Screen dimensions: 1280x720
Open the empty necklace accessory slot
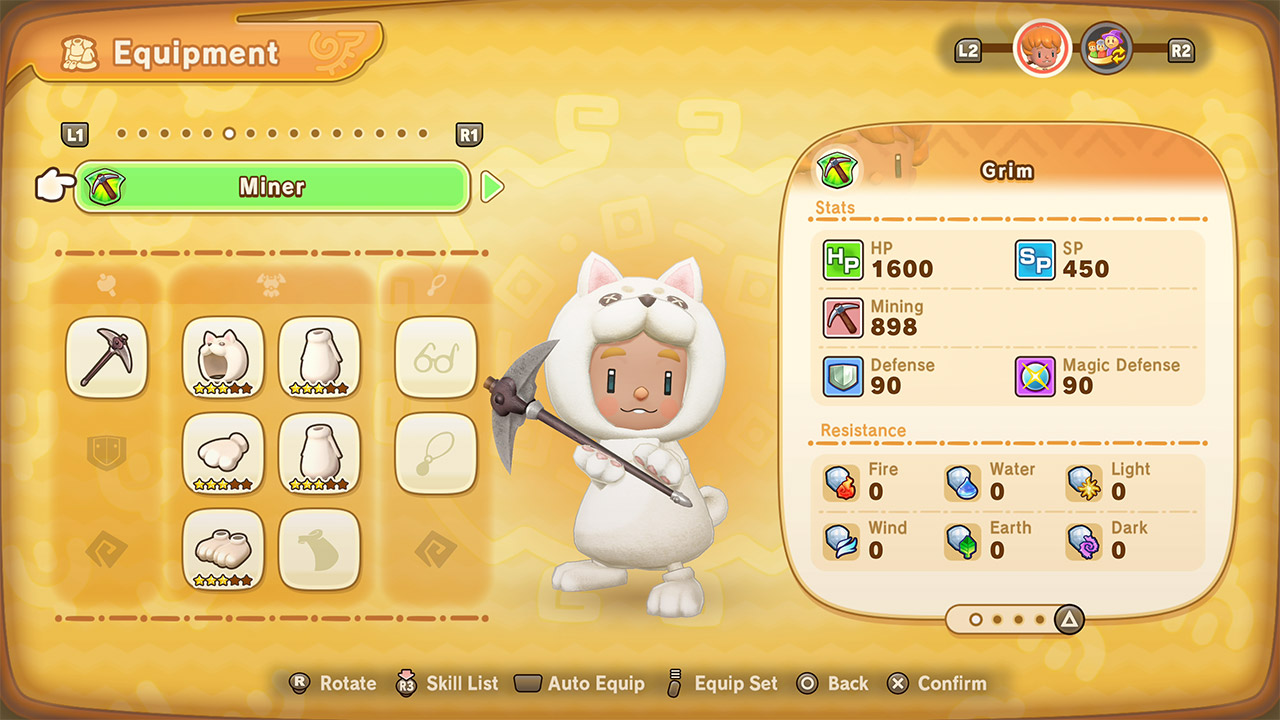436,453
